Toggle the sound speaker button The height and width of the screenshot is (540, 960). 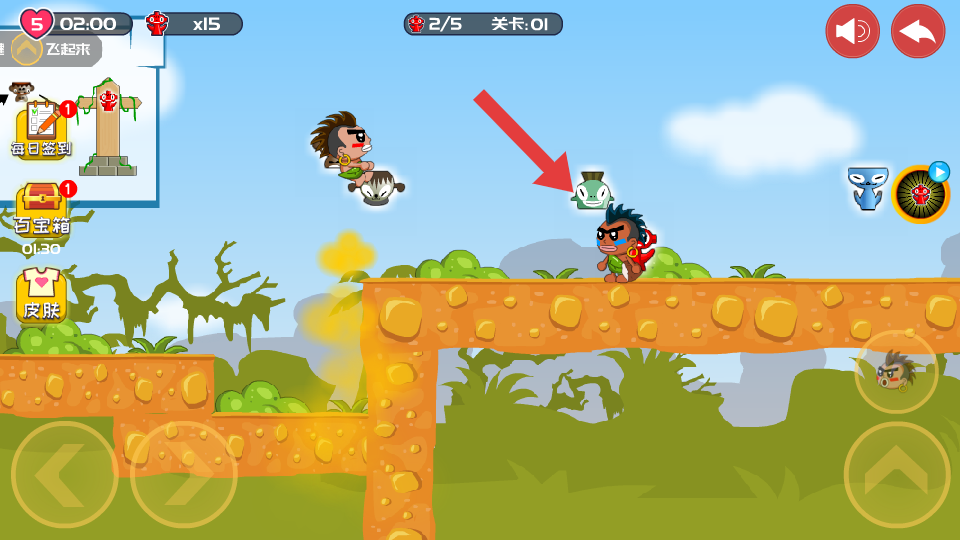(x=852, y=31)
